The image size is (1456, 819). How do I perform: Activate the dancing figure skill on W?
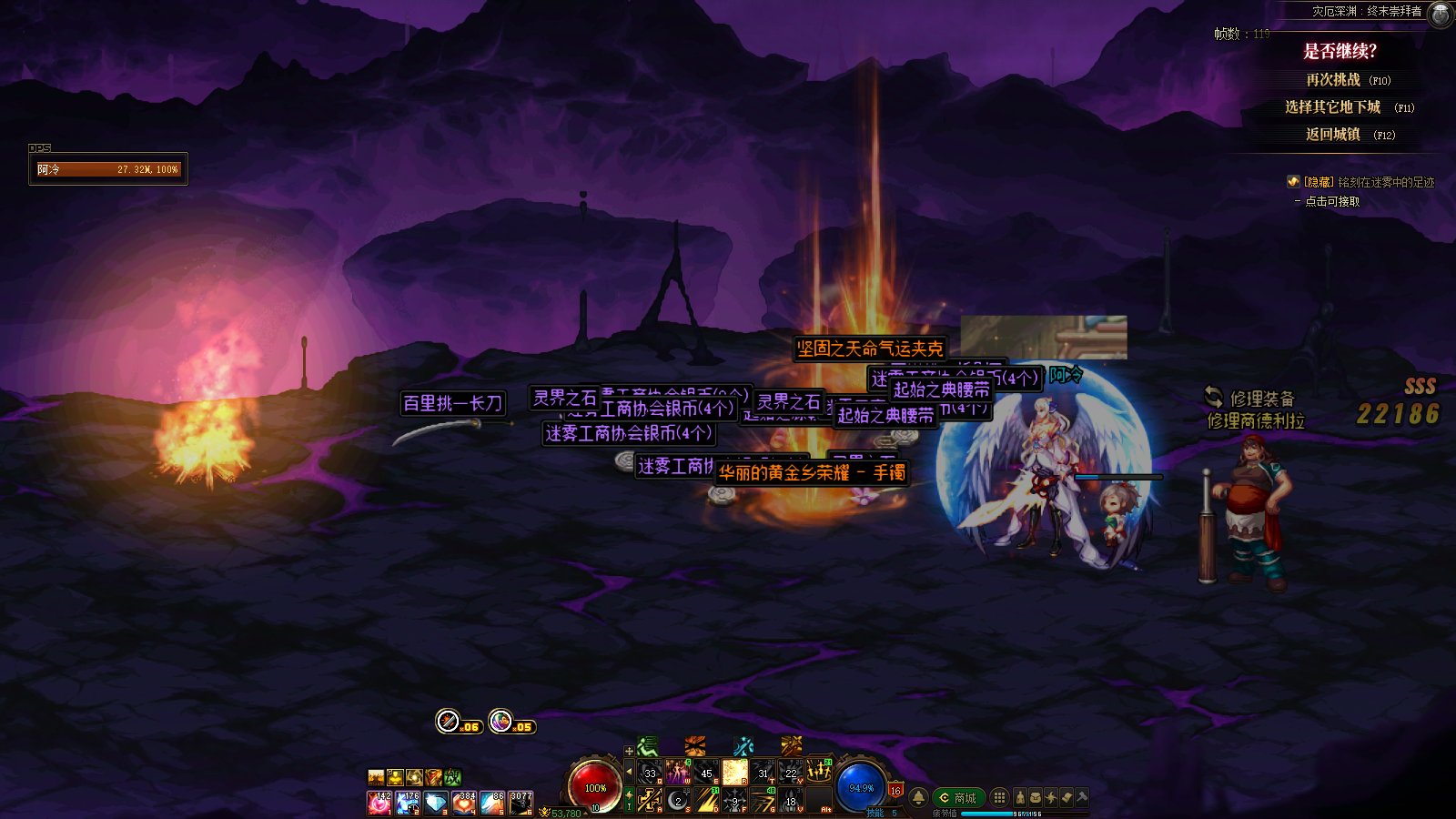coord(678,773)
